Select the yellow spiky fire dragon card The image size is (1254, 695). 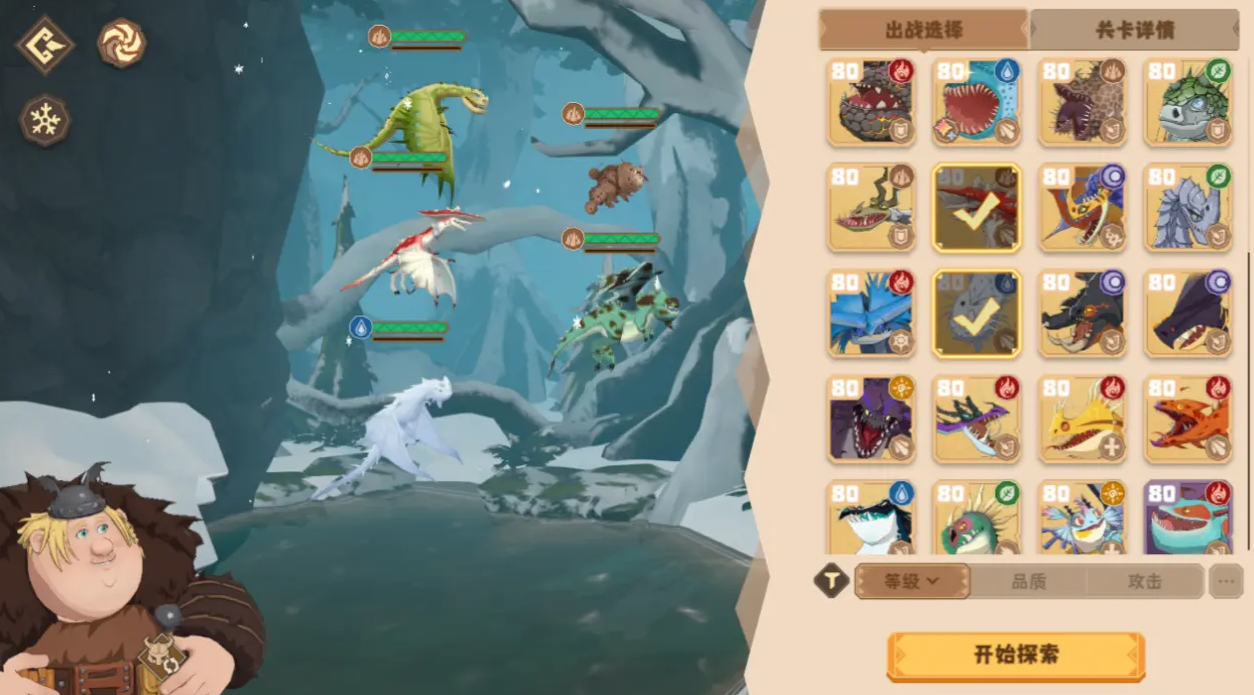[1082, 419]
